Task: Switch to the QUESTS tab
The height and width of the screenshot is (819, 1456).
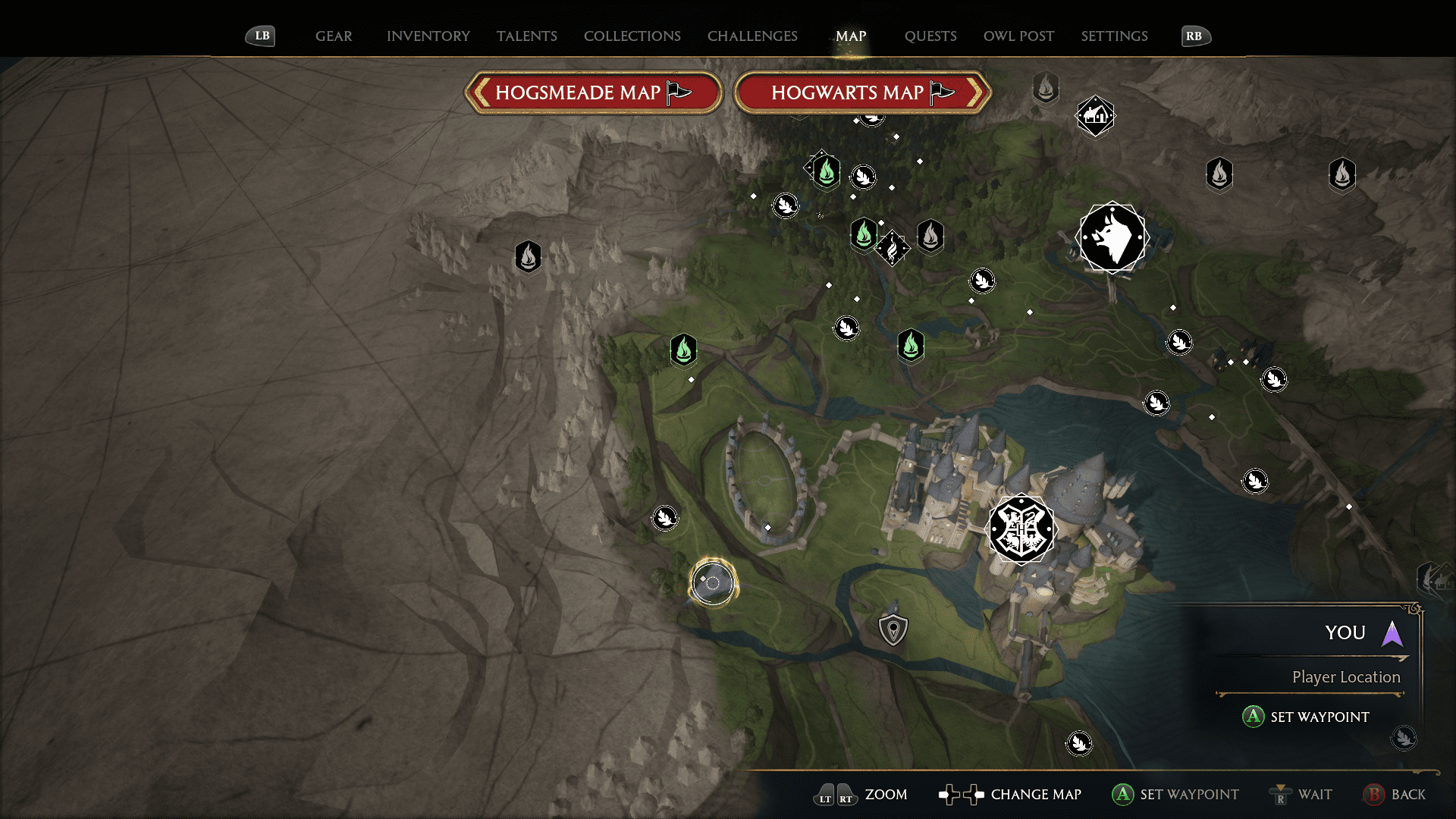Action: tap(930, 36)
